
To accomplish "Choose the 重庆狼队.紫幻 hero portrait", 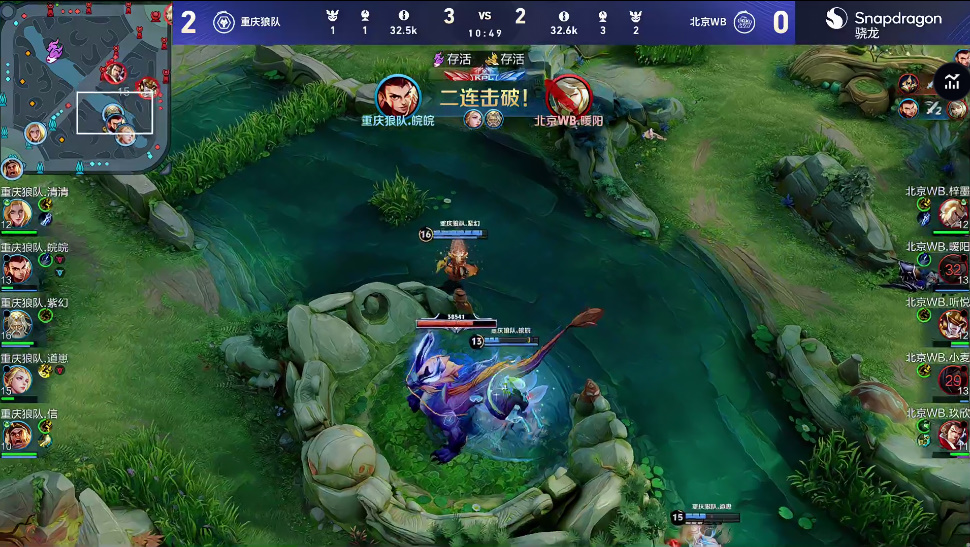I will click(x=17, y=323).
